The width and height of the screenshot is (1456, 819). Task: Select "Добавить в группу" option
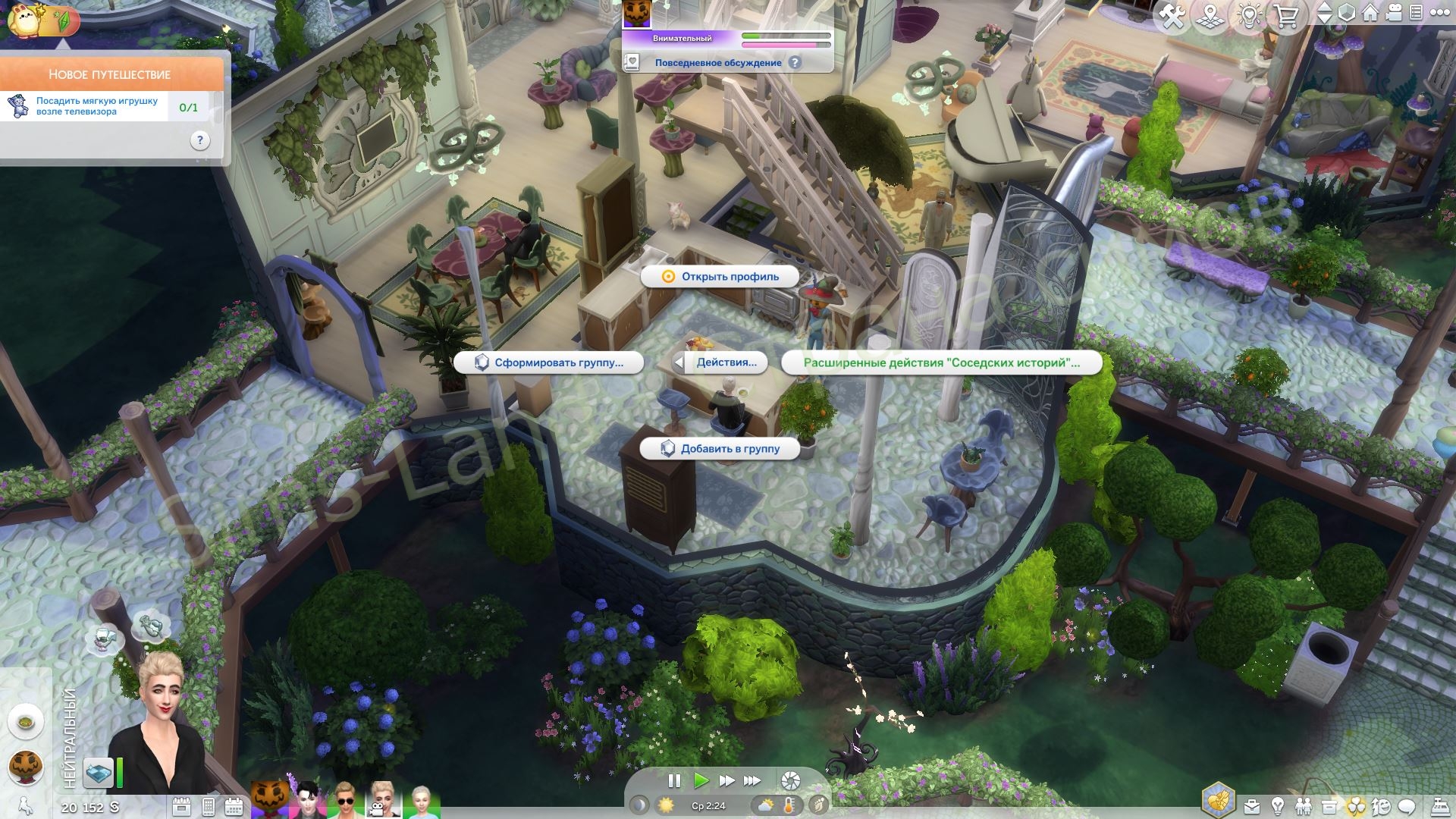point(720,449)
